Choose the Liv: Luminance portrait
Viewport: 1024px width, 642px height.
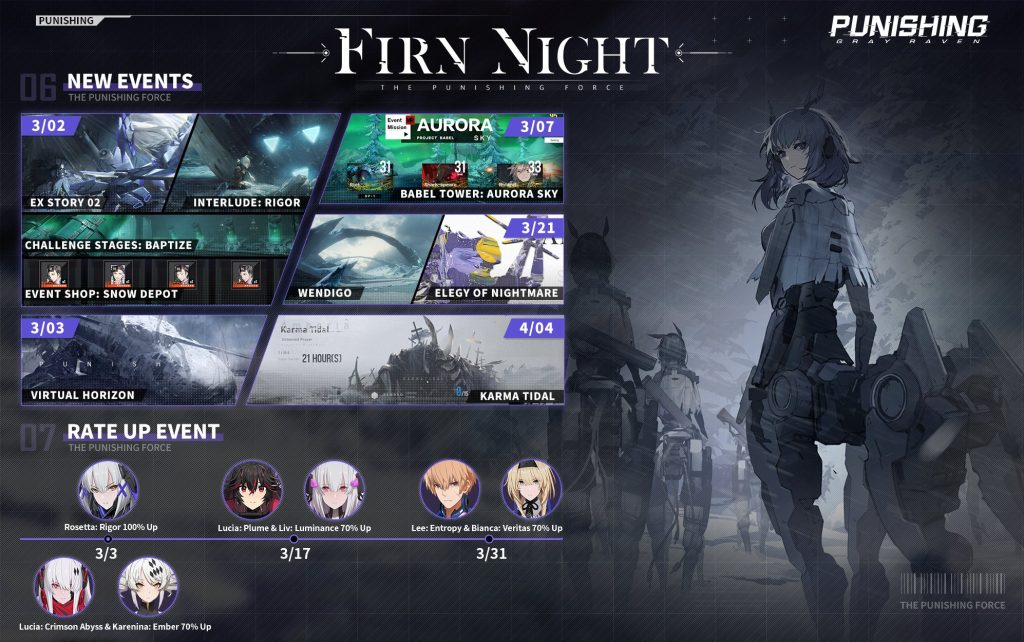[x=333, y=489]
